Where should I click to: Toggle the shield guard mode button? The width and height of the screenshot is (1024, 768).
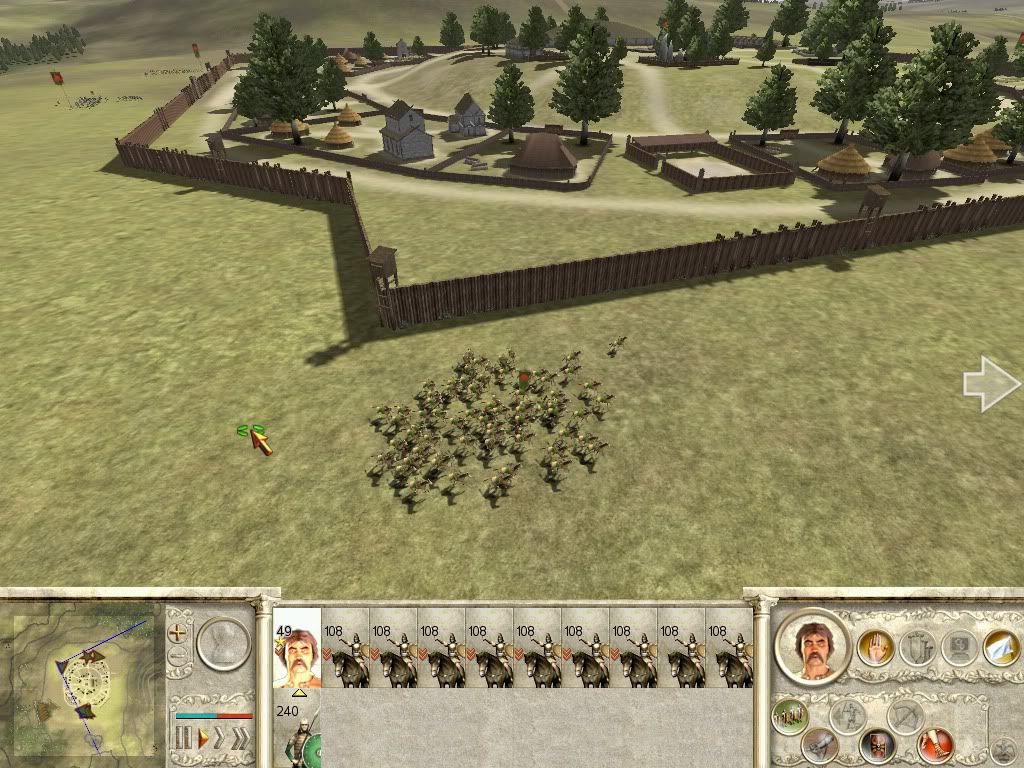point(877,745)
